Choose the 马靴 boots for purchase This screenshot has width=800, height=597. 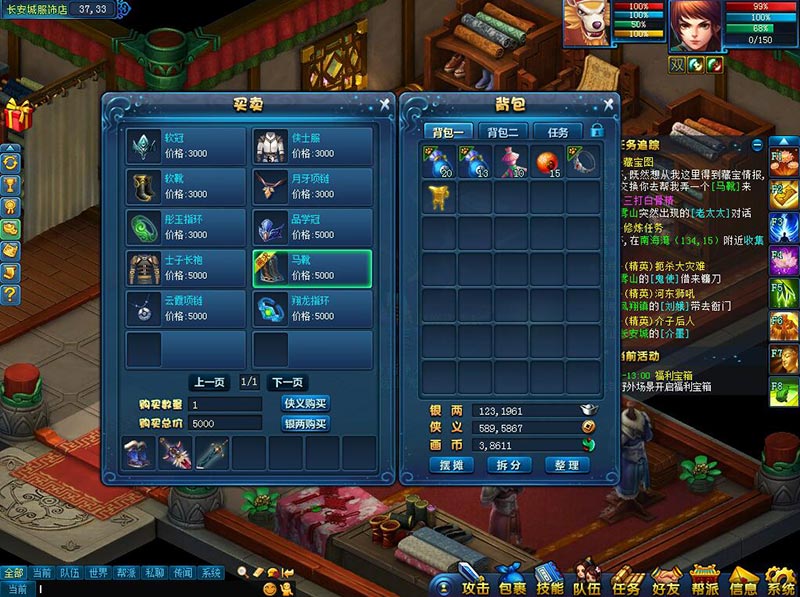[x=312, y=269]
